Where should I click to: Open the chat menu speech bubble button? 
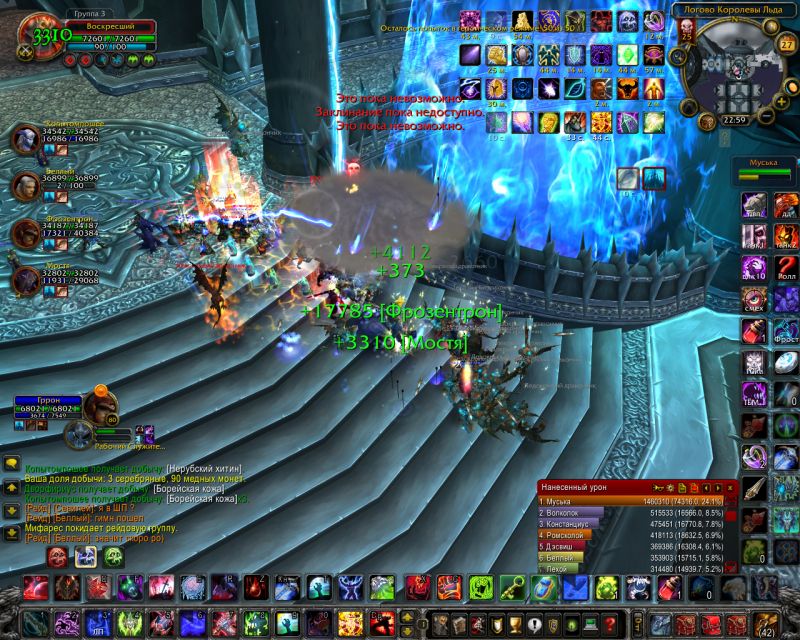[x=12, y=464]
